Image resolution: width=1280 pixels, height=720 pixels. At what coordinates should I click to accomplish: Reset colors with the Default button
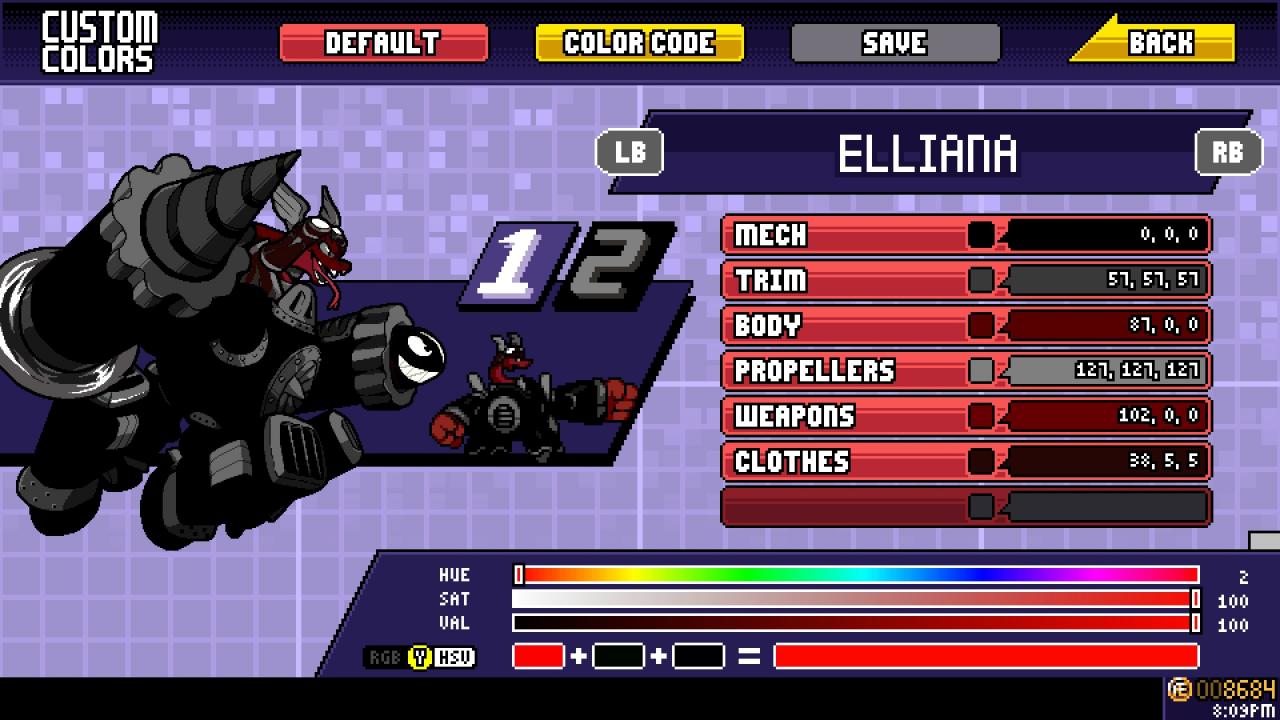pos(383,43)
